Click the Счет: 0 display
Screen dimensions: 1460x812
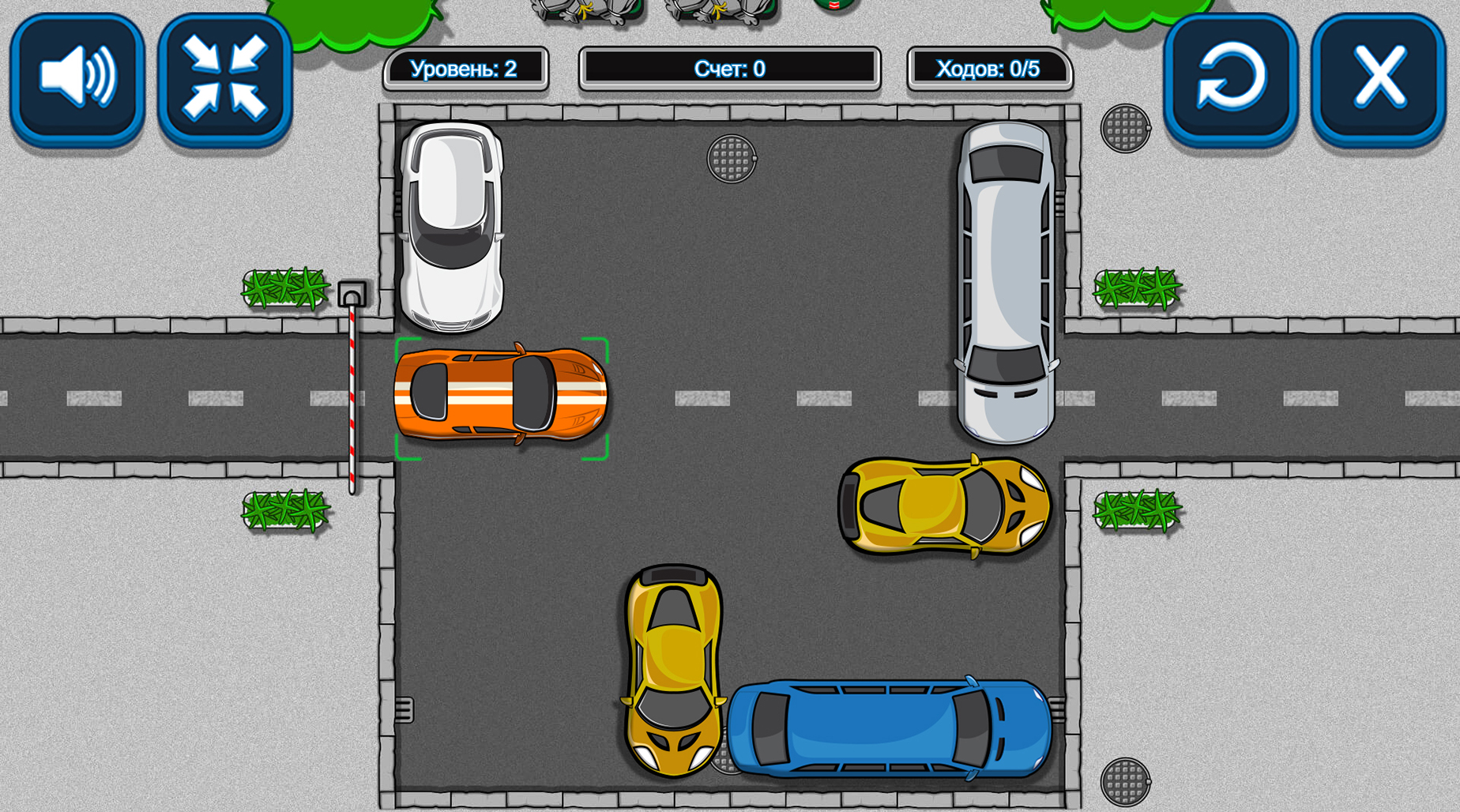[729, 70]
